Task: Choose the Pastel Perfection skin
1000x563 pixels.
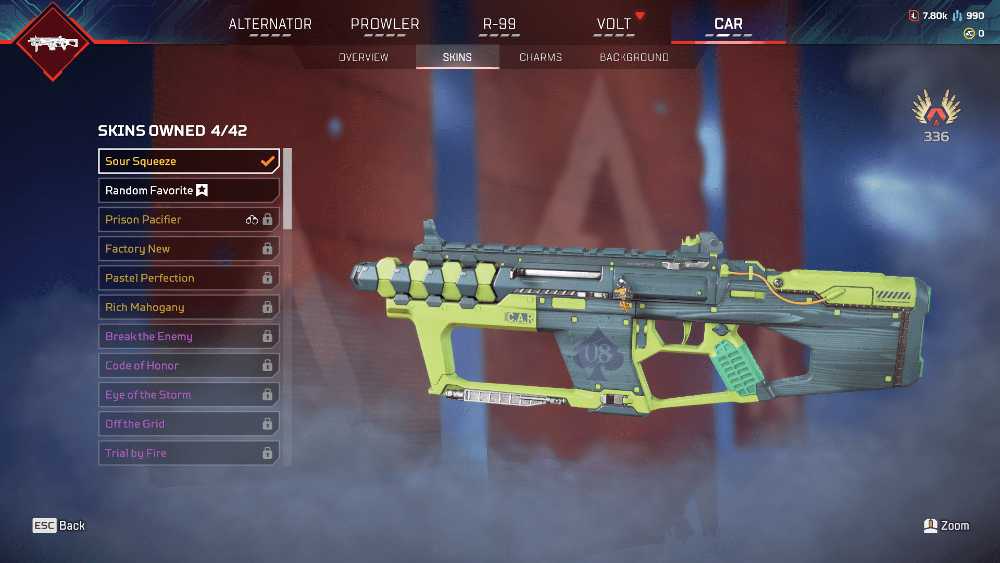Action: click(x=188, y=278)
